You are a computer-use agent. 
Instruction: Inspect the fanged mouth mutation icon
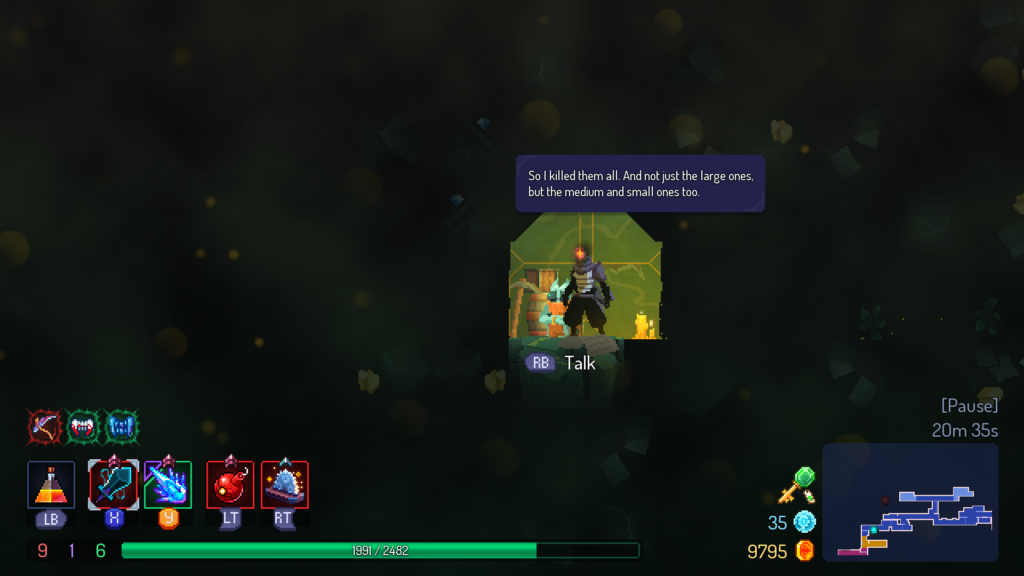83,427
